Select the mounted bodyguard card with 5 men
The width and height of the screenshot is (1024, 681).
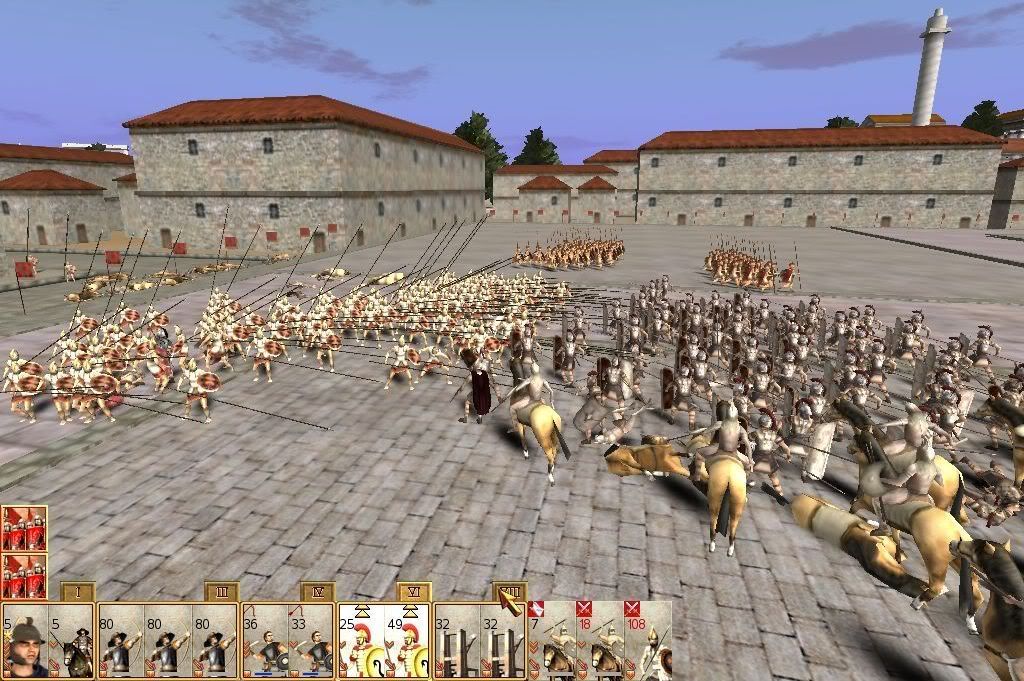click(72, 640)
